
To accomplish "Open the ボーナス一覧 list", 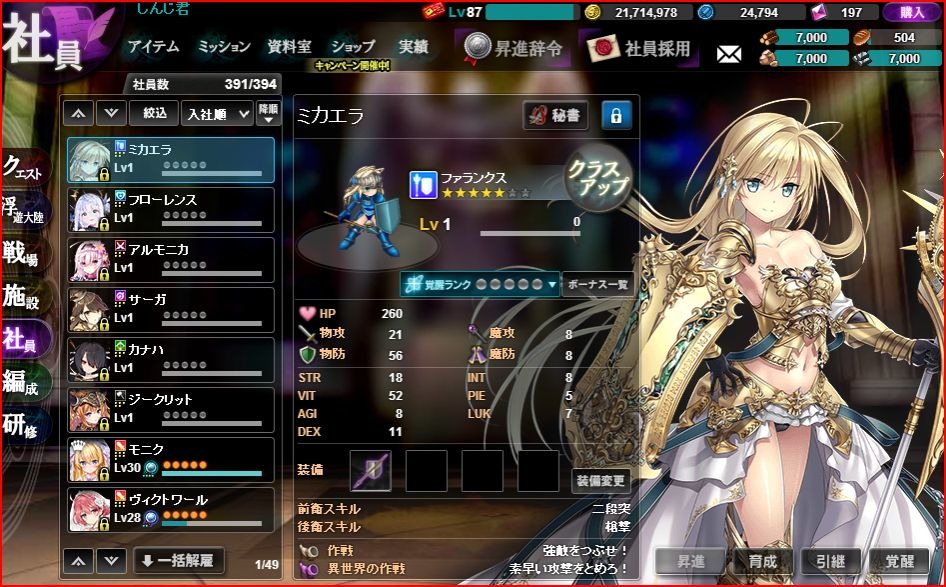I will 596,284.
